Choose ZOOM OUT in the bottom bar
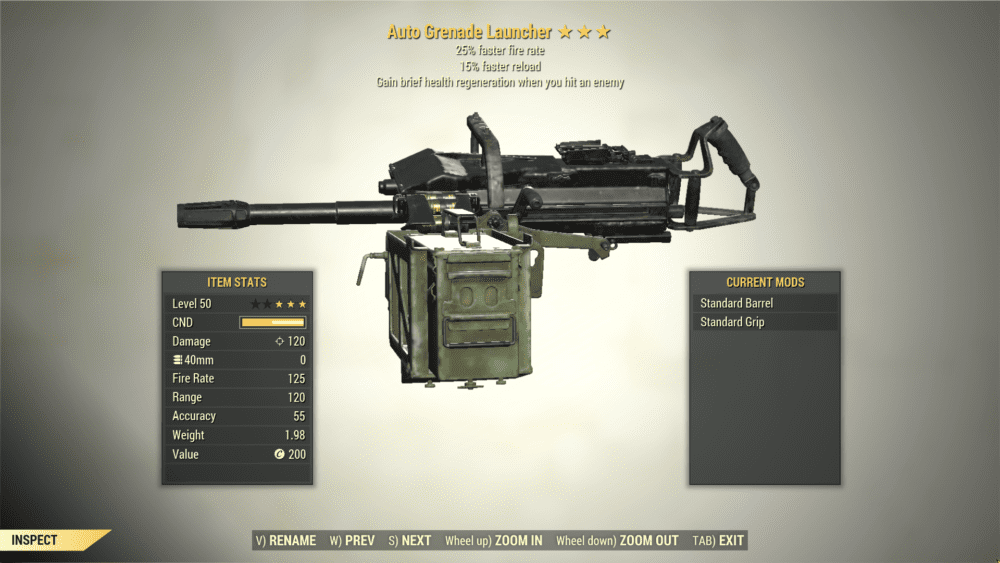This screenshot has width=1000, height=563. point(617,541)
